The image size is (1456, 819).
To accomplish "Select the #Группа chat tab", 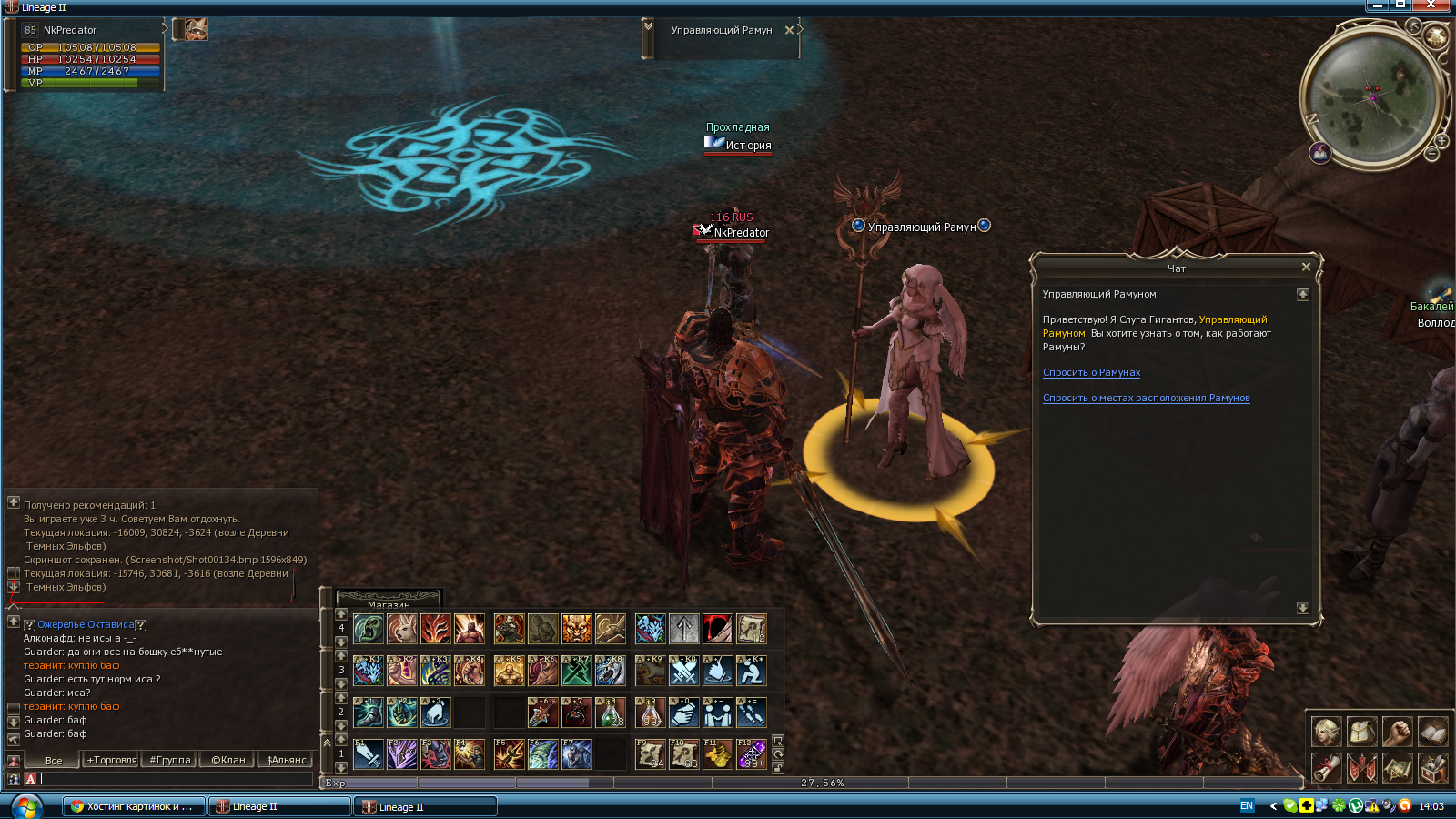I will [170, 760].
